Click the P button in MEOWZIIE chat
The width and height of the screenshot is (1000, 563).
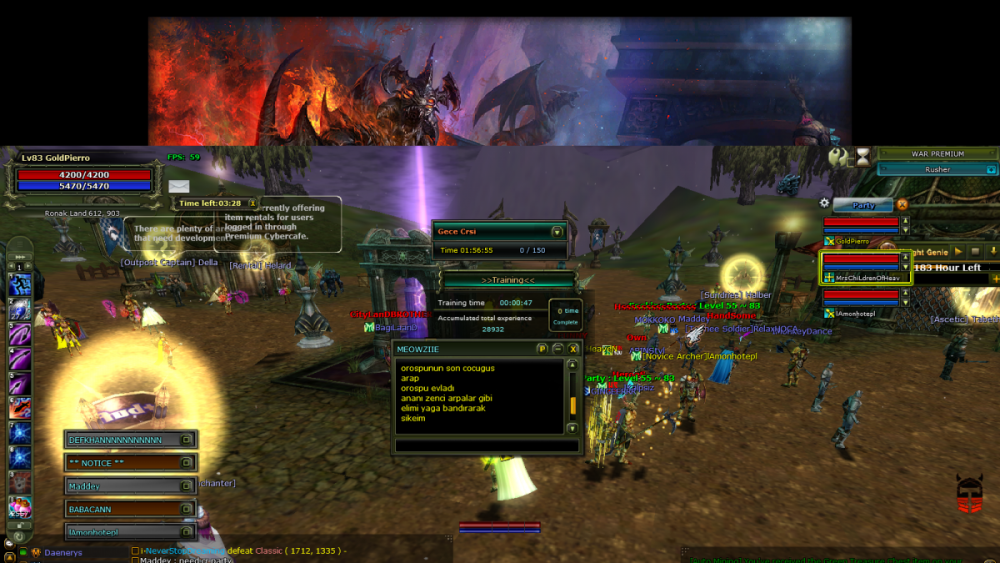[x=542, y=348]
